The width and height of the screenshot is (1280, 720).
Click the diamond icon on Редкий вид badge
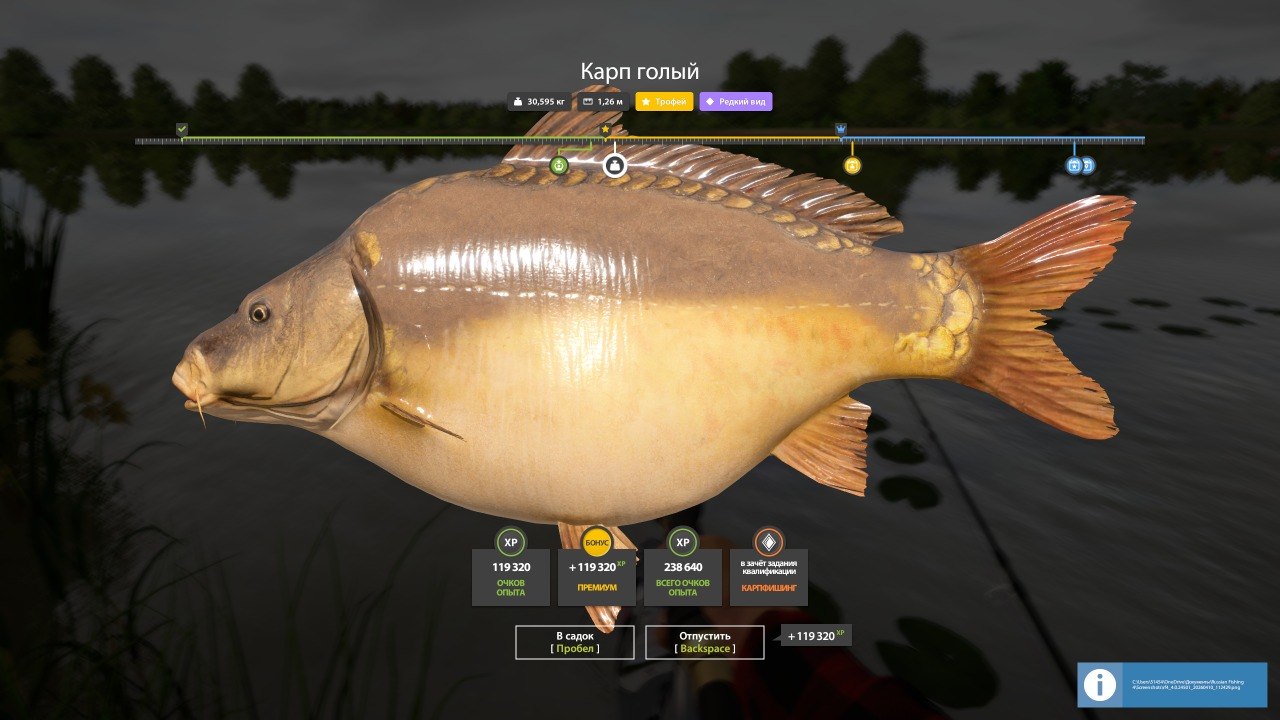tap(708, 101)
